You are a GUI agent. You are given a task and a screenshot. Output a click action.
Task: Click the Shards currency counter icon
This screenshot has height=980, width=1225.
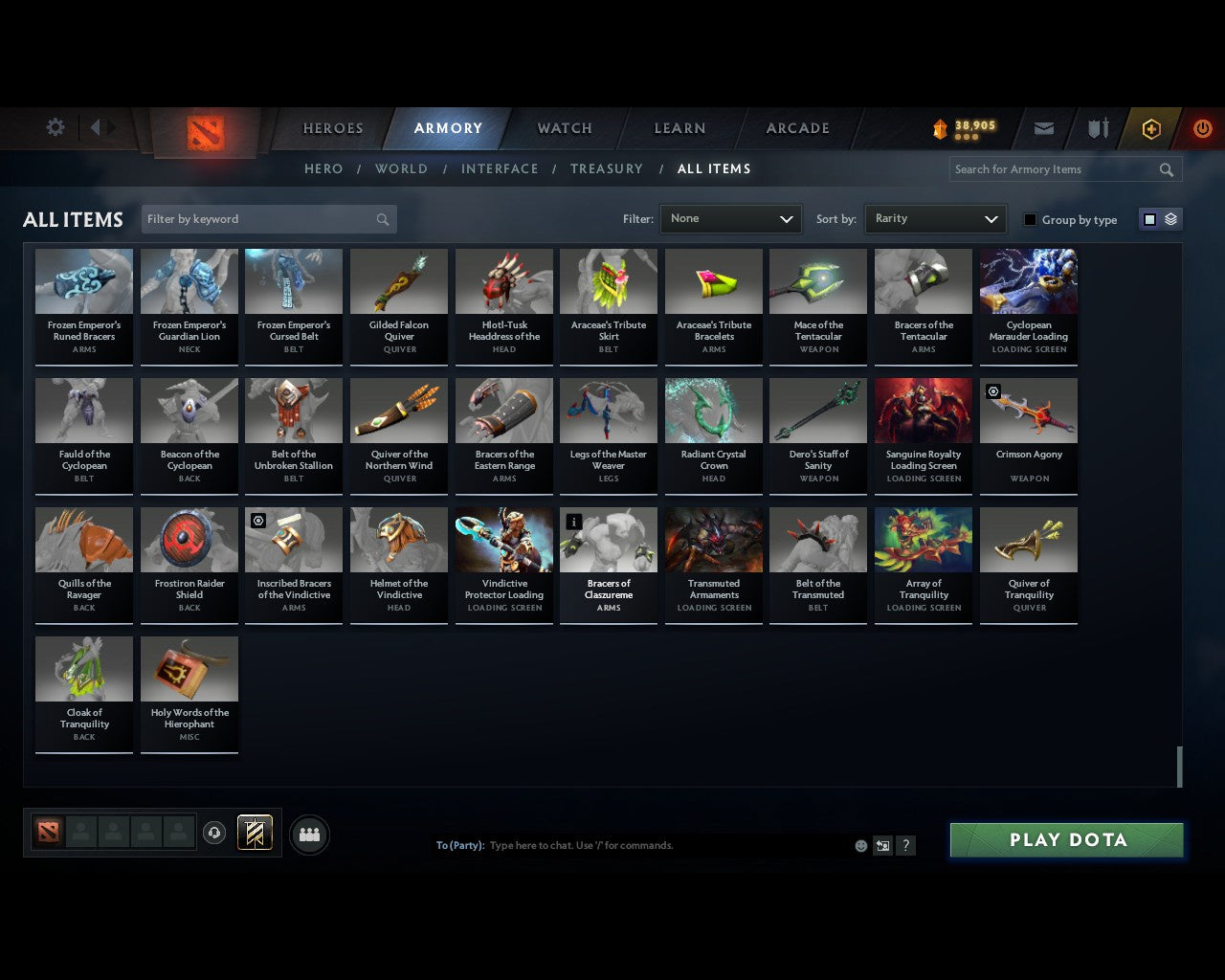[940, 126]
